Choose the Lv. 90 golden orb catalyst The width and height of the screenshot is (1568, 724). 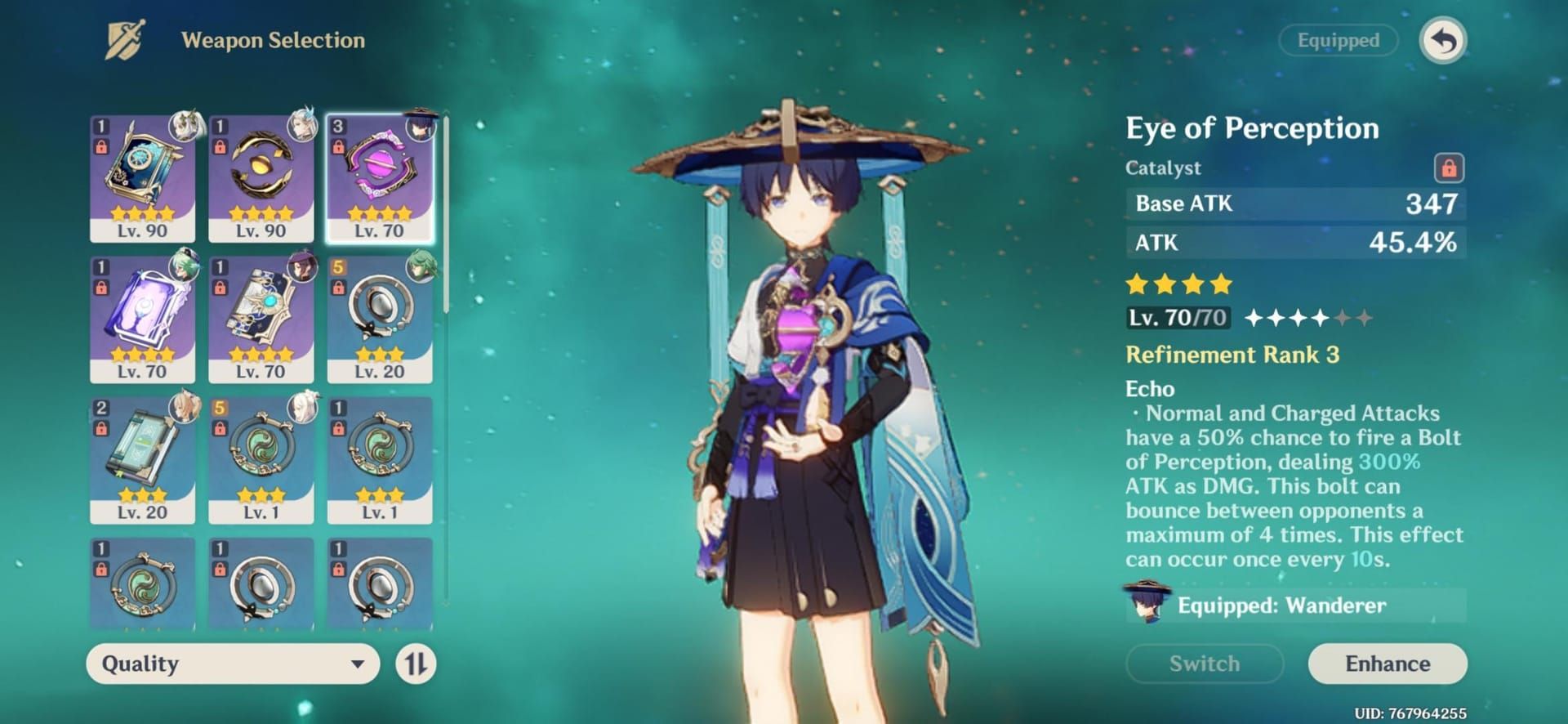[261, 177]
